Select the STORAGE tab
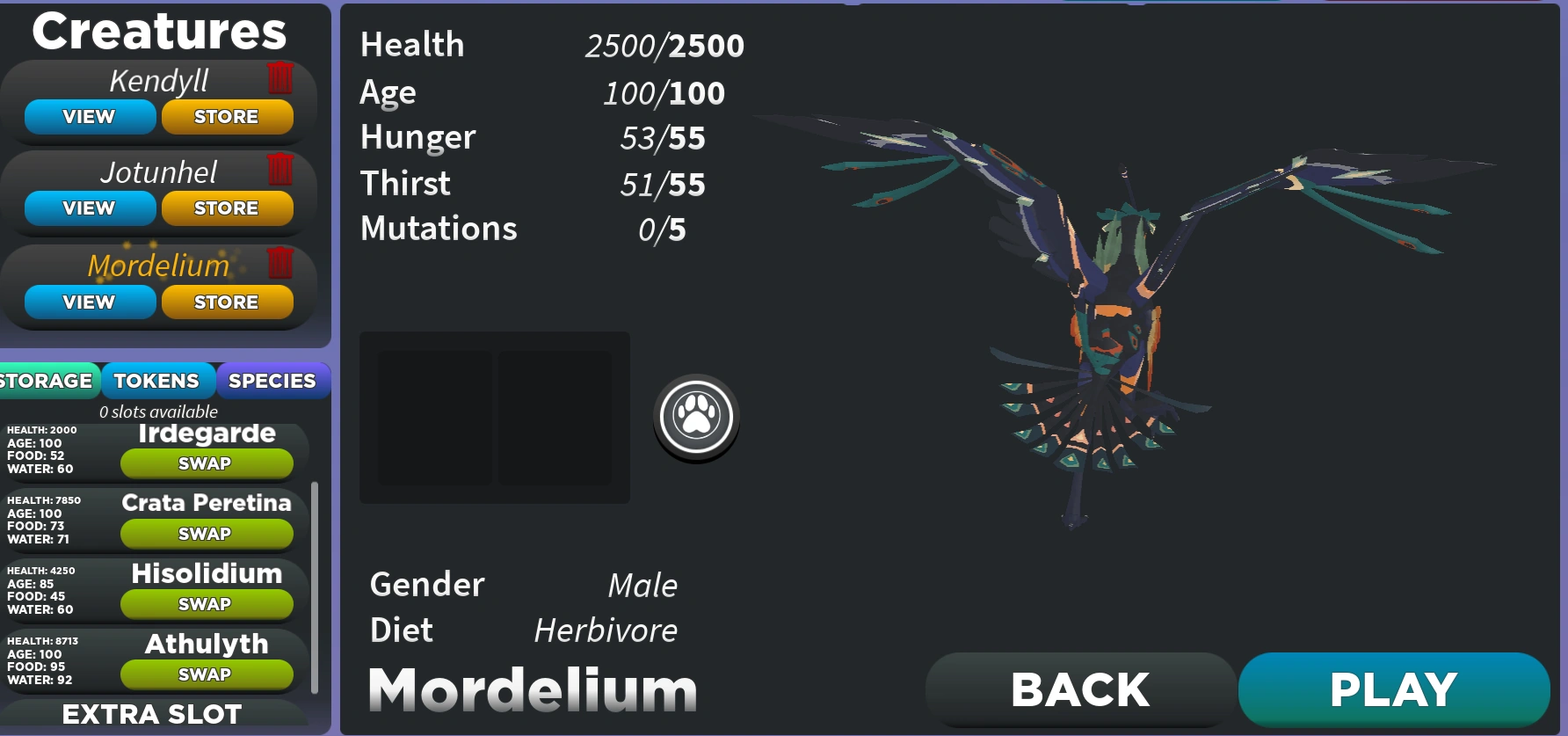 (47, 381)
